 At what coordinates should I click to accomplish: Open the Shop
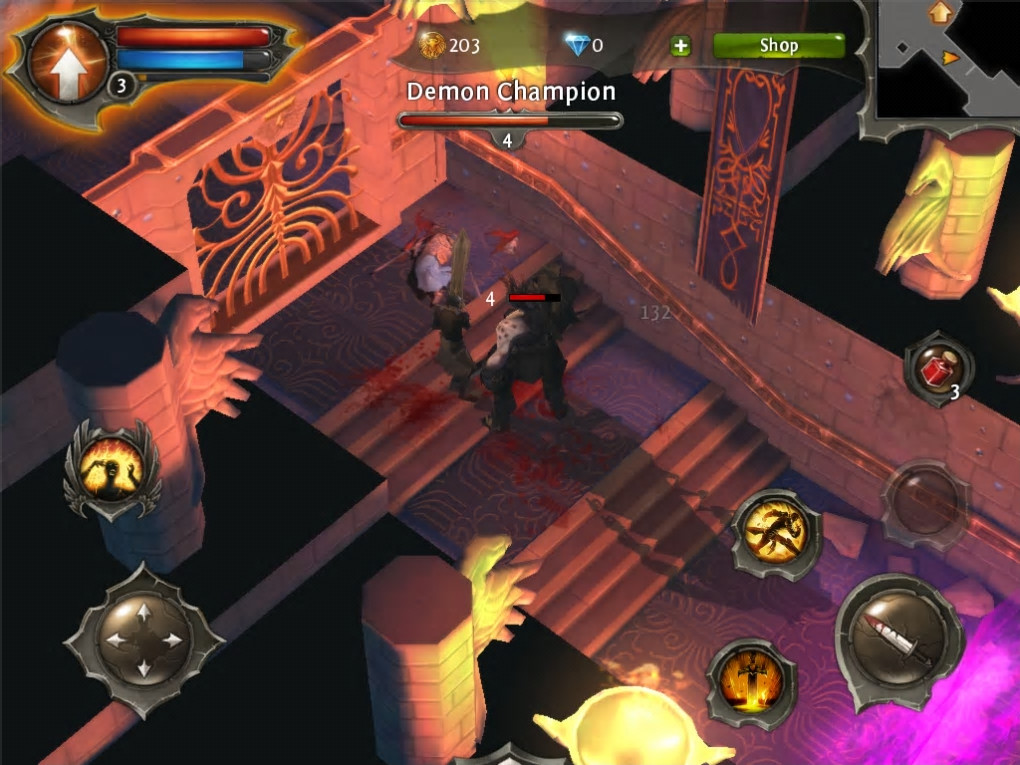coord(778,45)
